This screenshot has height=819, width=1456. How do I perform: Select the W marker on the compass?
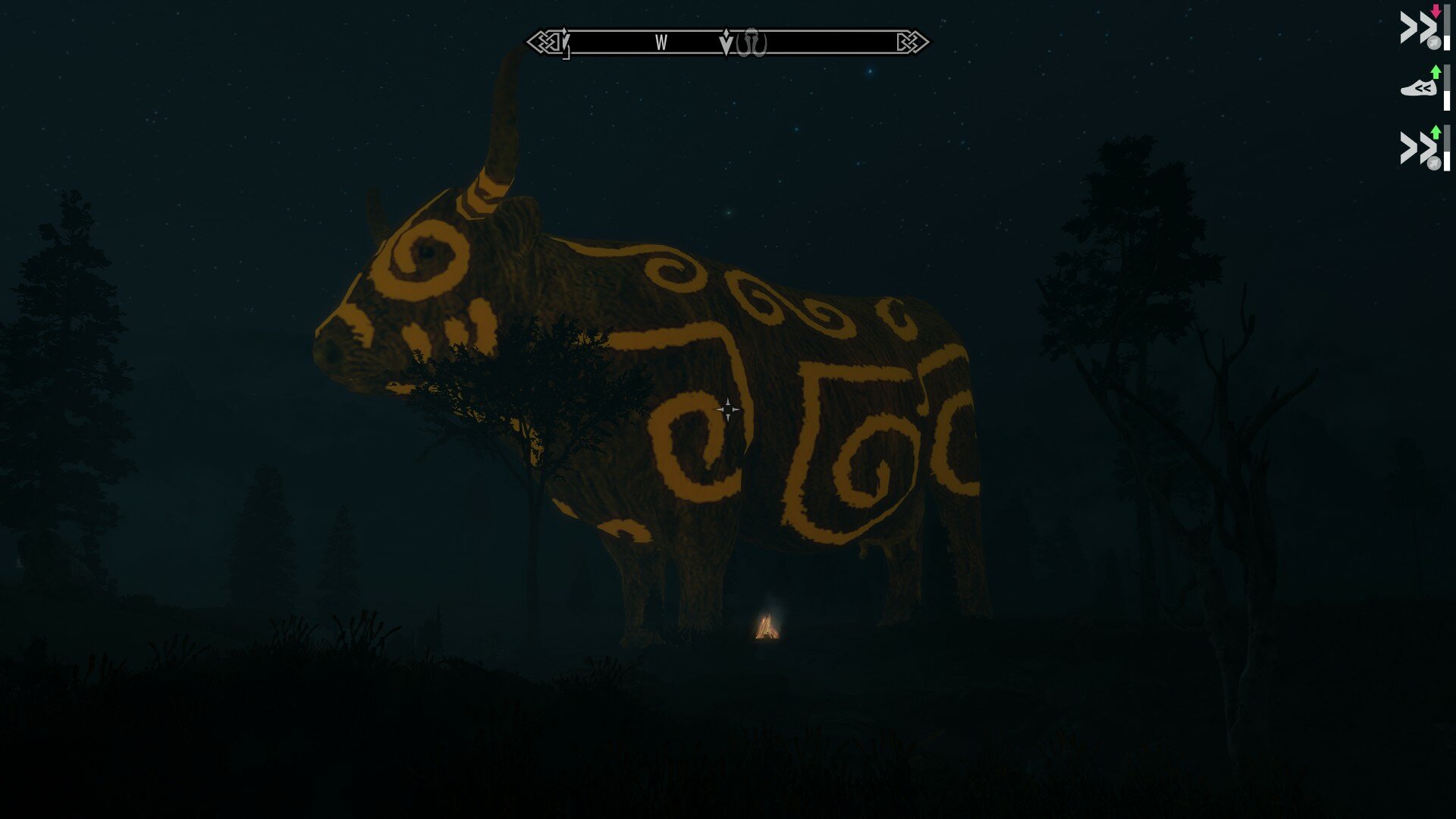(661, 42)
